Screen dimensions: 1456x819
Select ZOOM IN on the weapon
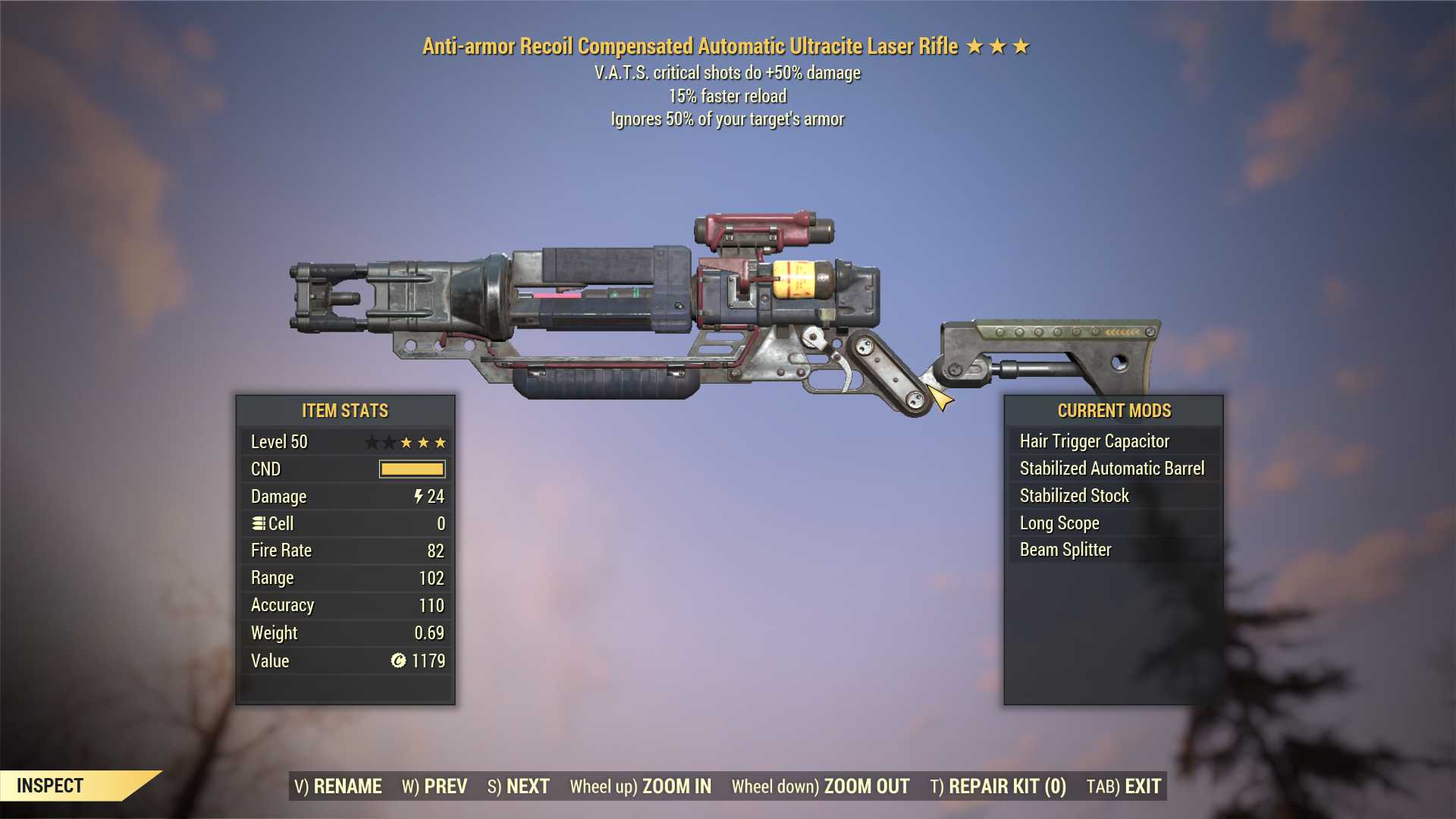641,786
